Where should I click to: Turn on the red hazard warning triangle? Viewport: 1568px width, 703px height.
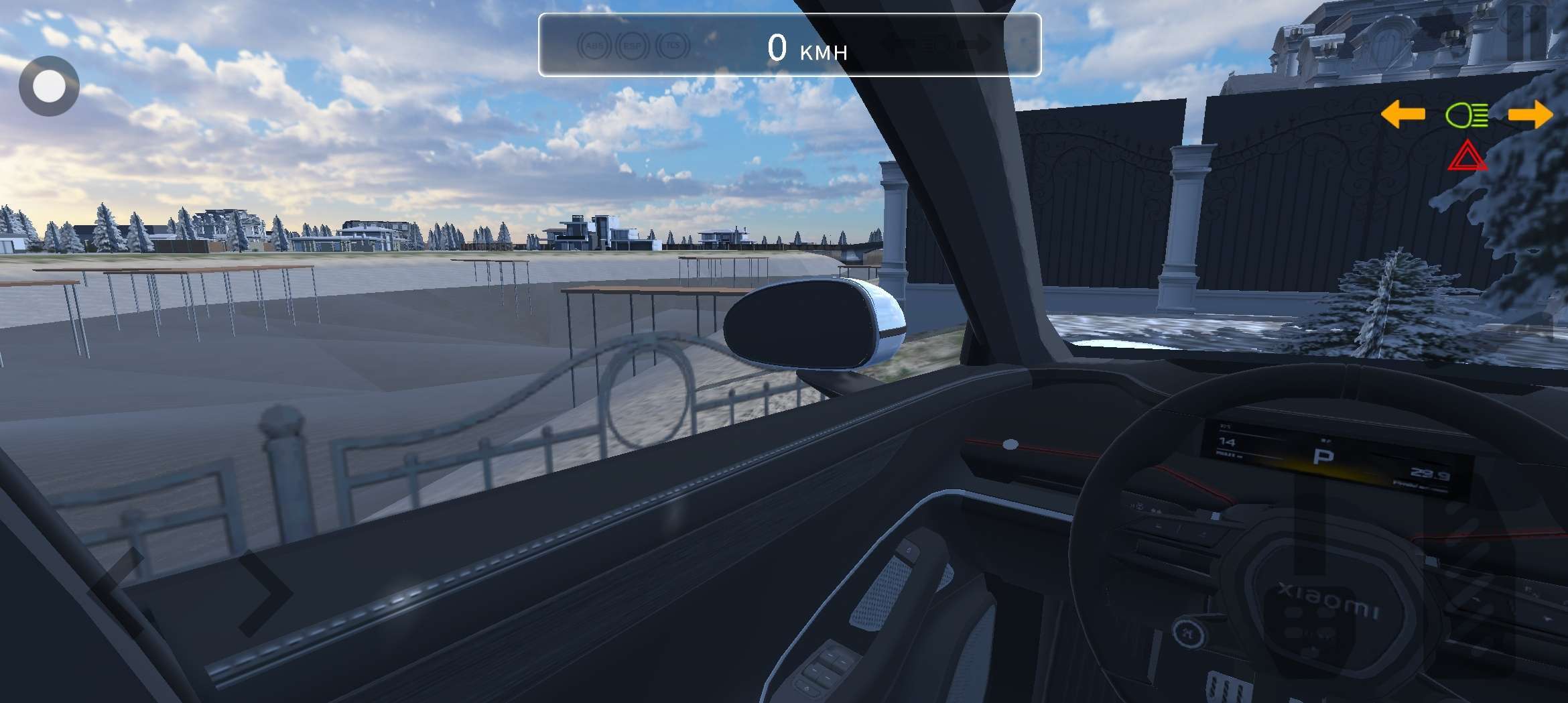point(1467,156)
